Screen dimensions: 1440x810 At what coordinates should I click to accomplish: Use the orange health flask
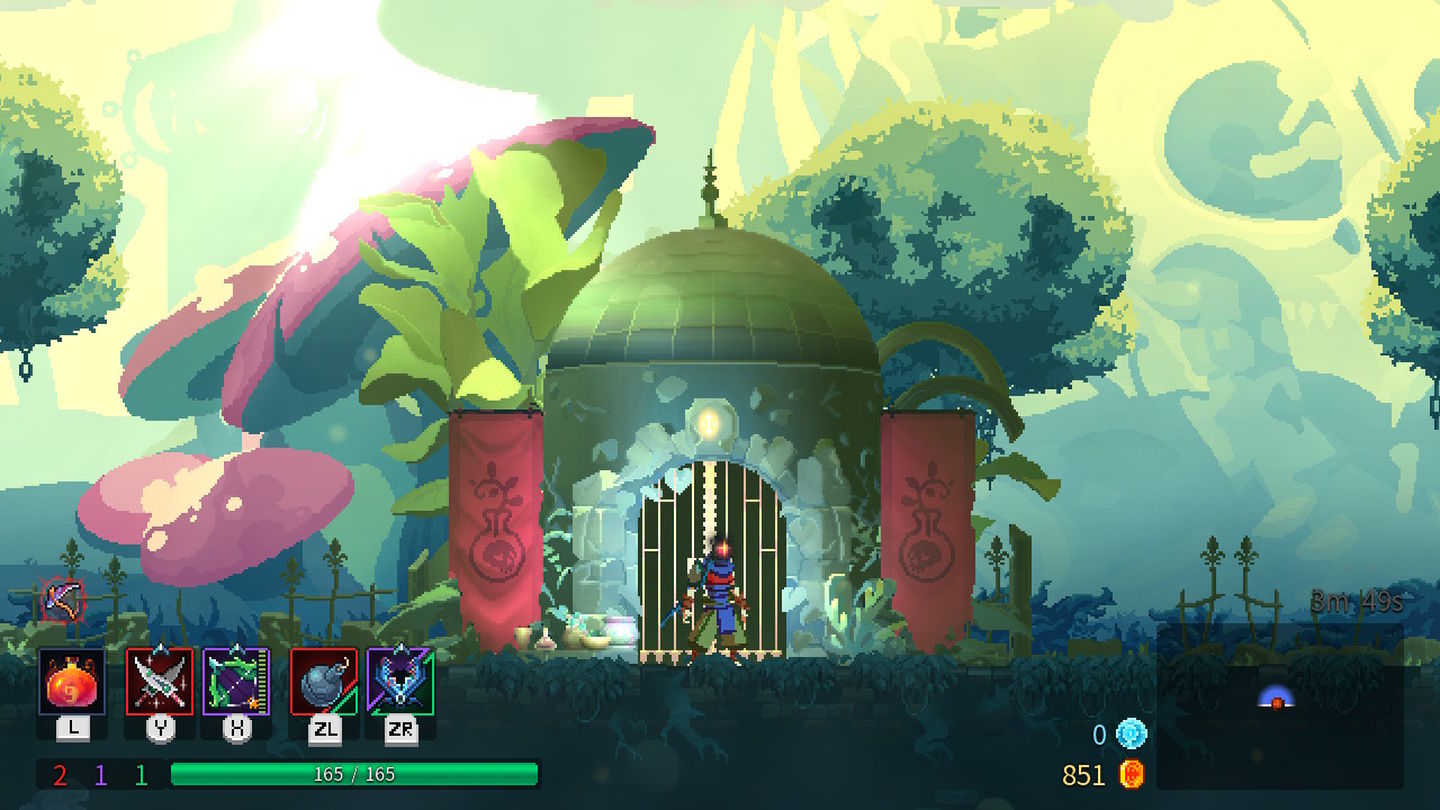pos(72,681)
